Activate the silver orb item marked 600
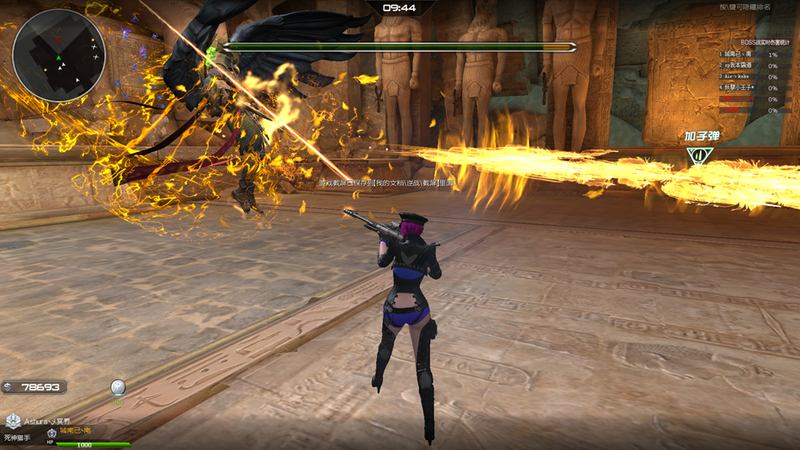This screenshot has height=450, width=800. pyautogui.click(x=118, y=388)
